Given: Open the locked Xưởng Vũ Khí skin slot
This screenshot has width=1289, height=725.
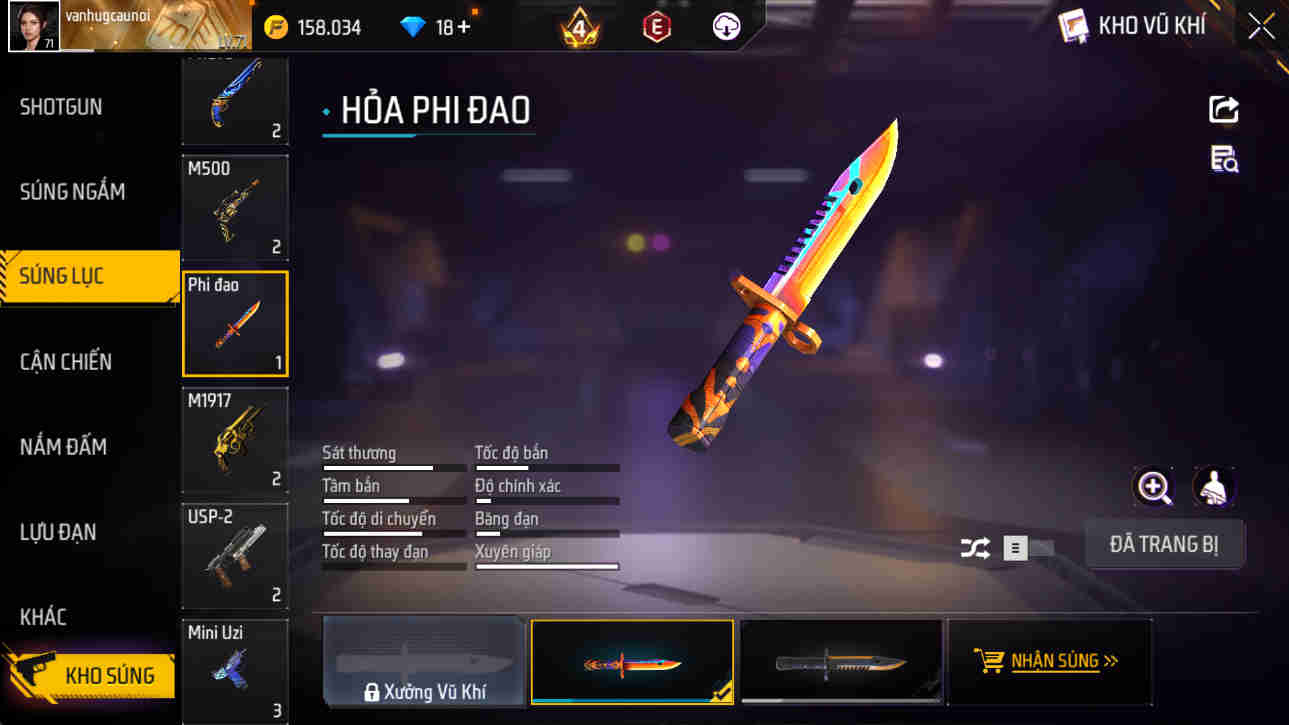Looking at the screenshot, I should [x=424, y=661].
